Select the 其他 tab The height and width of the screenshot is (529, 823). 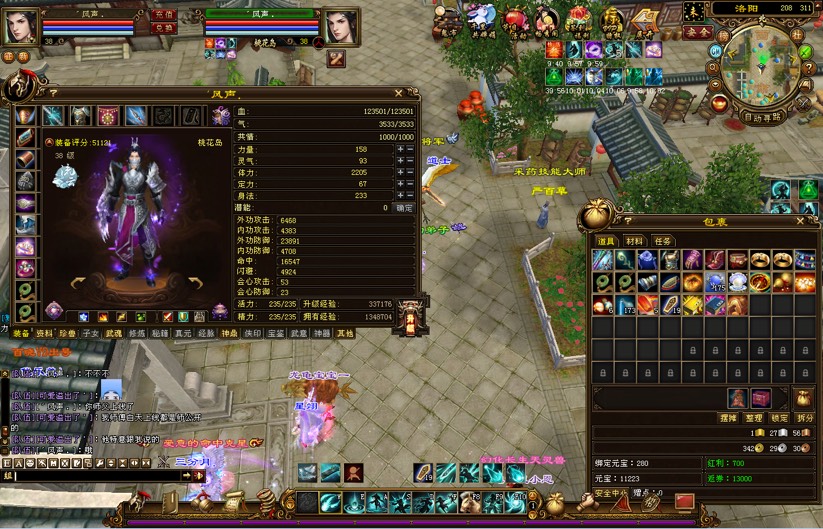[345, 333]
